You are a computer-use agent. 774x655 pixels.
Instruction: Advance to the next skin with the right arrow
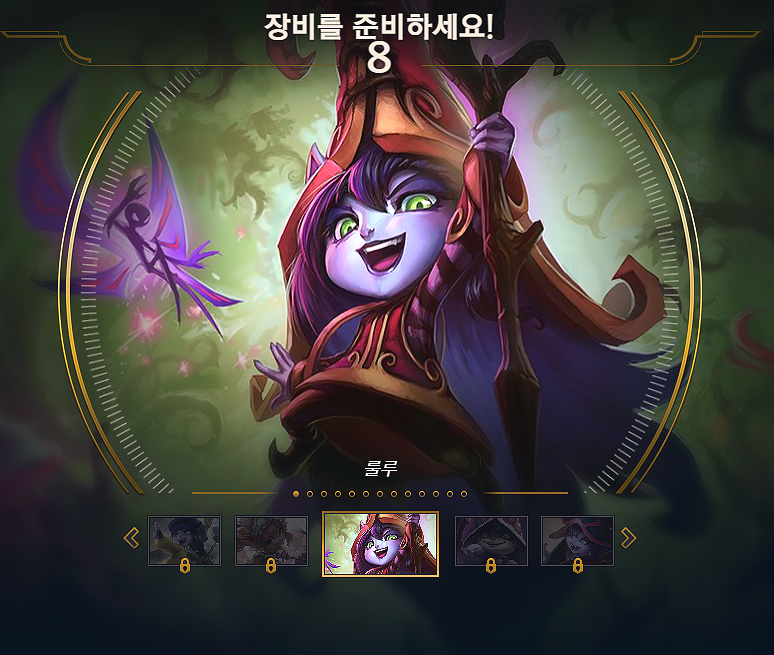tap(628, 539)
